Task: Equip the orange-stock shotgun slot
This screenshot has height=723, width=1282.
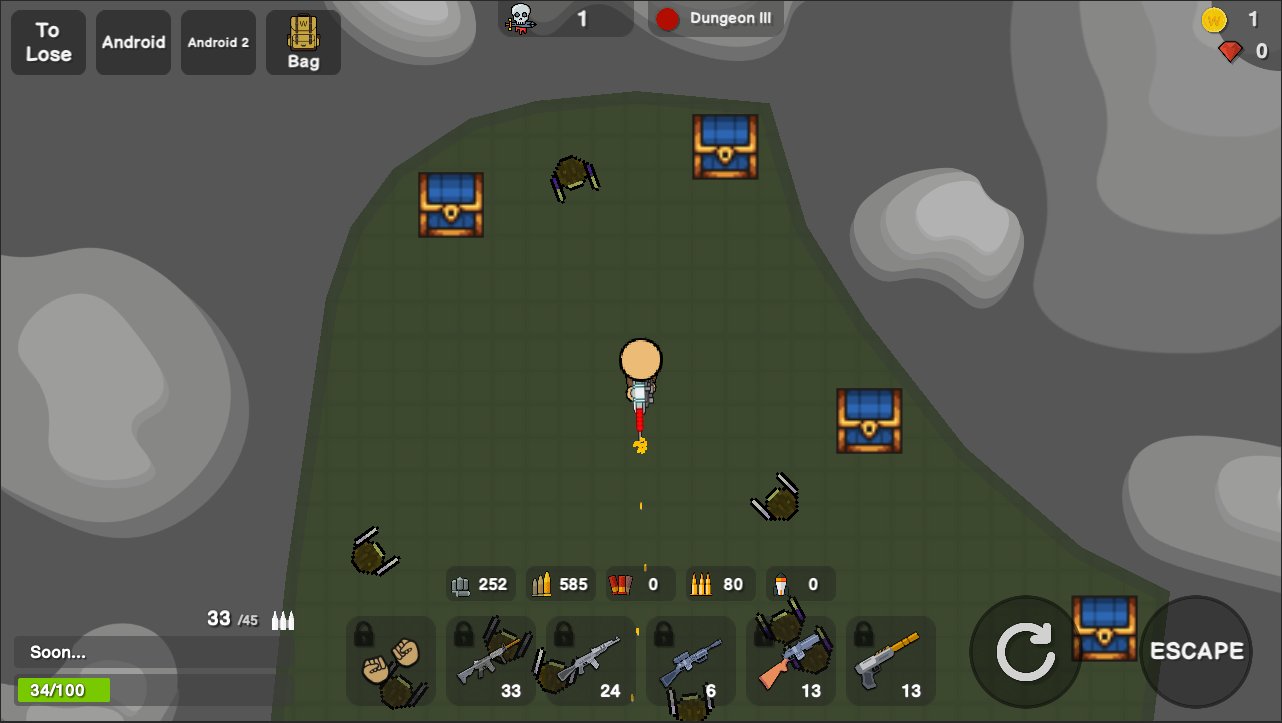Action: (791, 661)
